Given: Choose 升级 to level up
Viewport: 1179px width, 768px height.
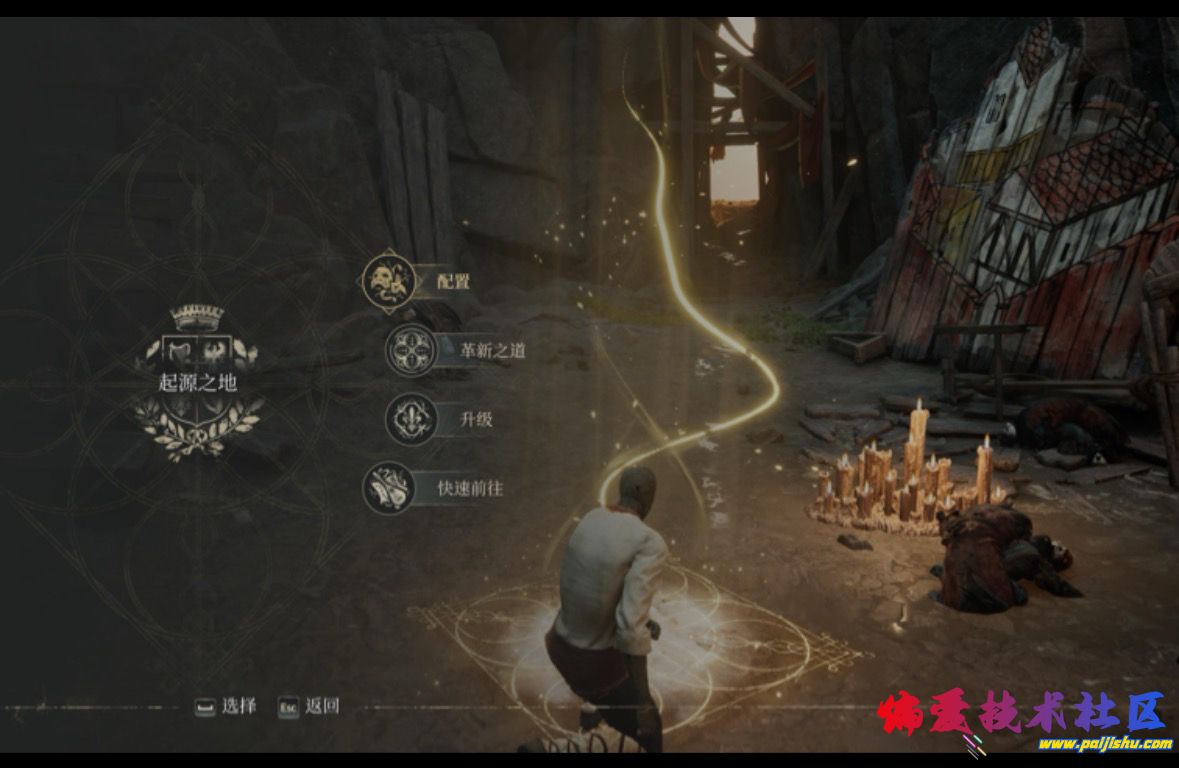Looking at the screenshot, I should coord(476,419).
